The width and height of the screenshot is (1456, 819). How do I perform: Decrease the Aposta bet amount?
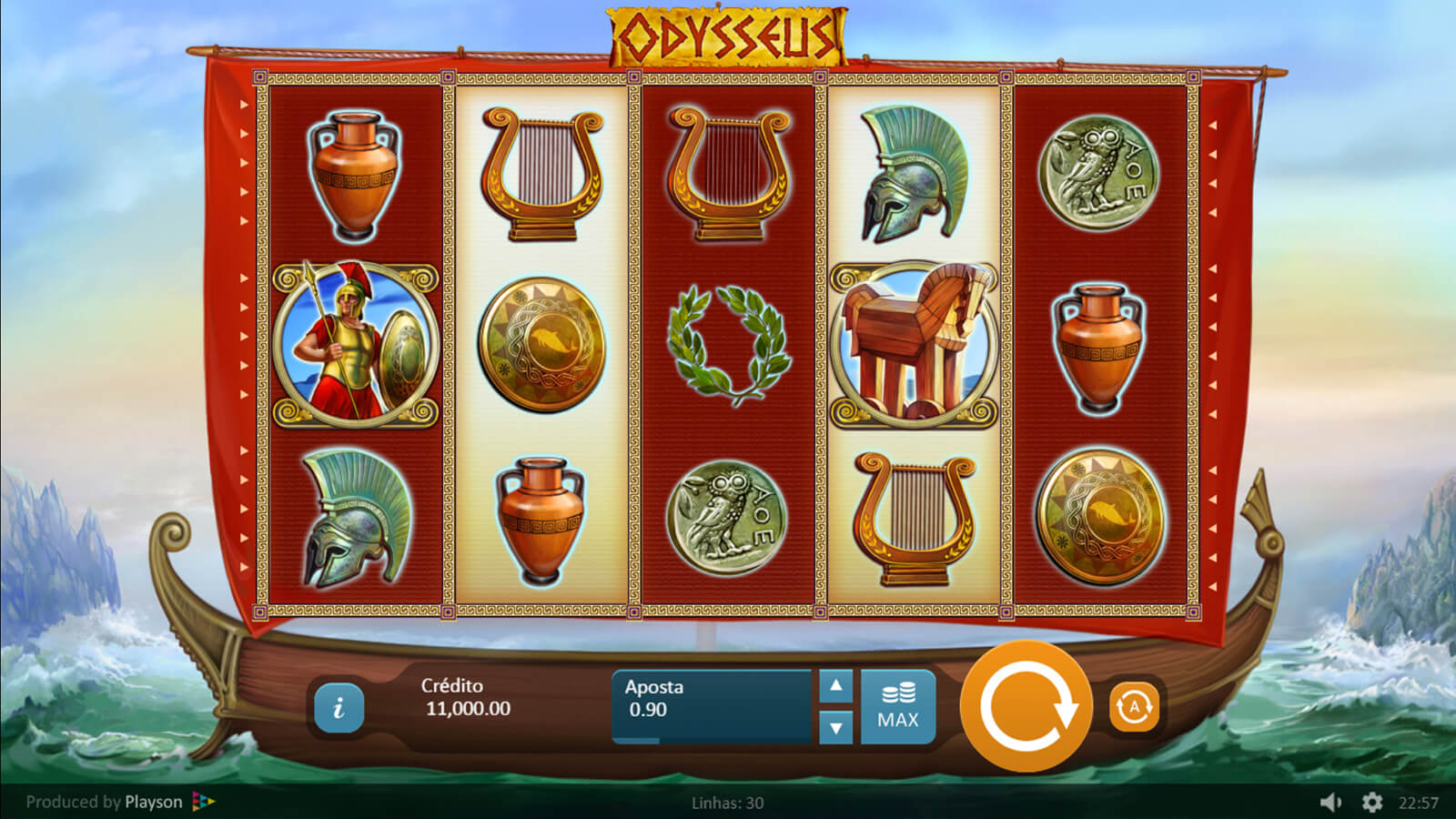pyautogui.click(x=835, y=727)
